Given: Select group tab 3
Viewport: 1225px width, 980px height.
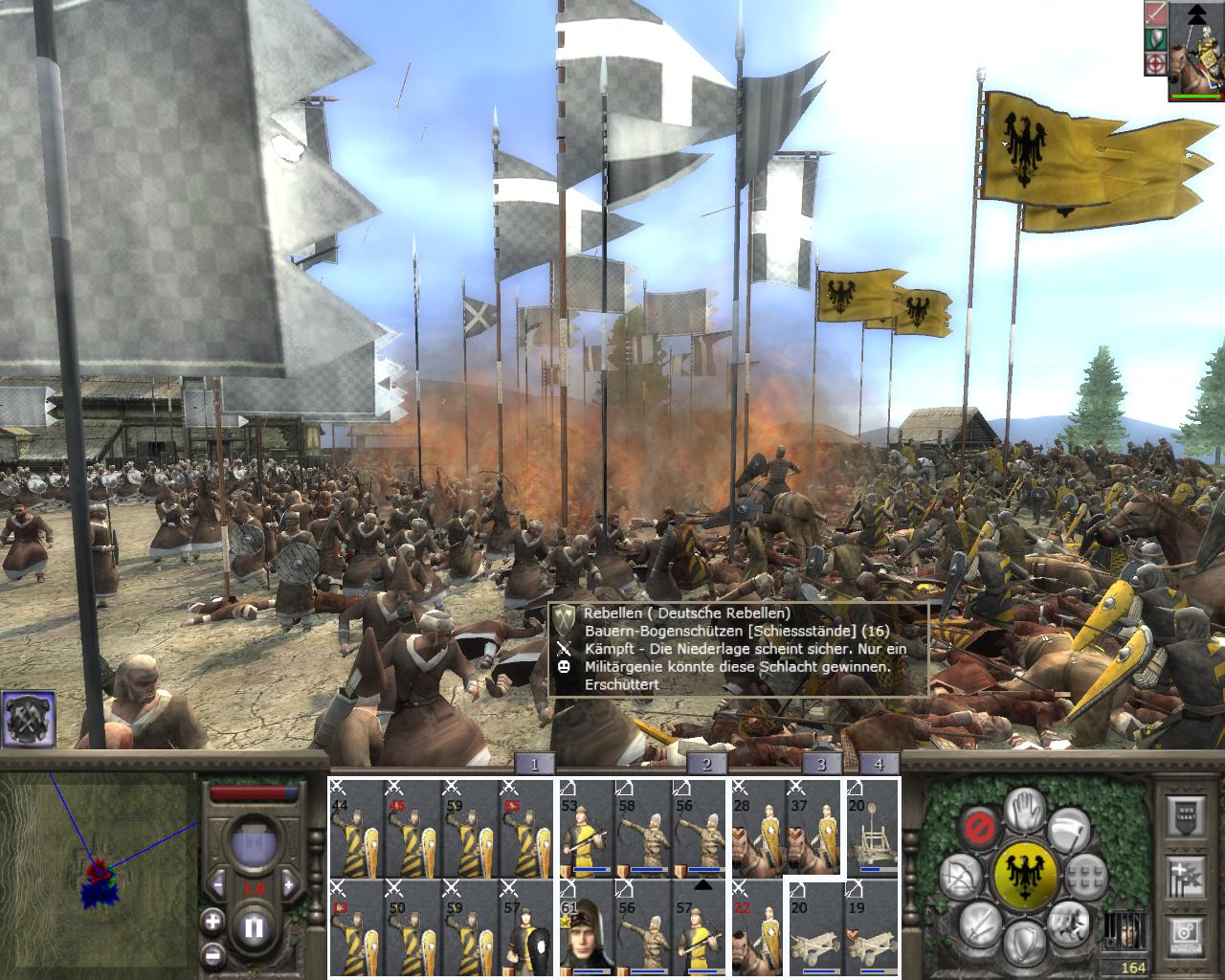Looking at the screenshot, I should pos(821,764).
